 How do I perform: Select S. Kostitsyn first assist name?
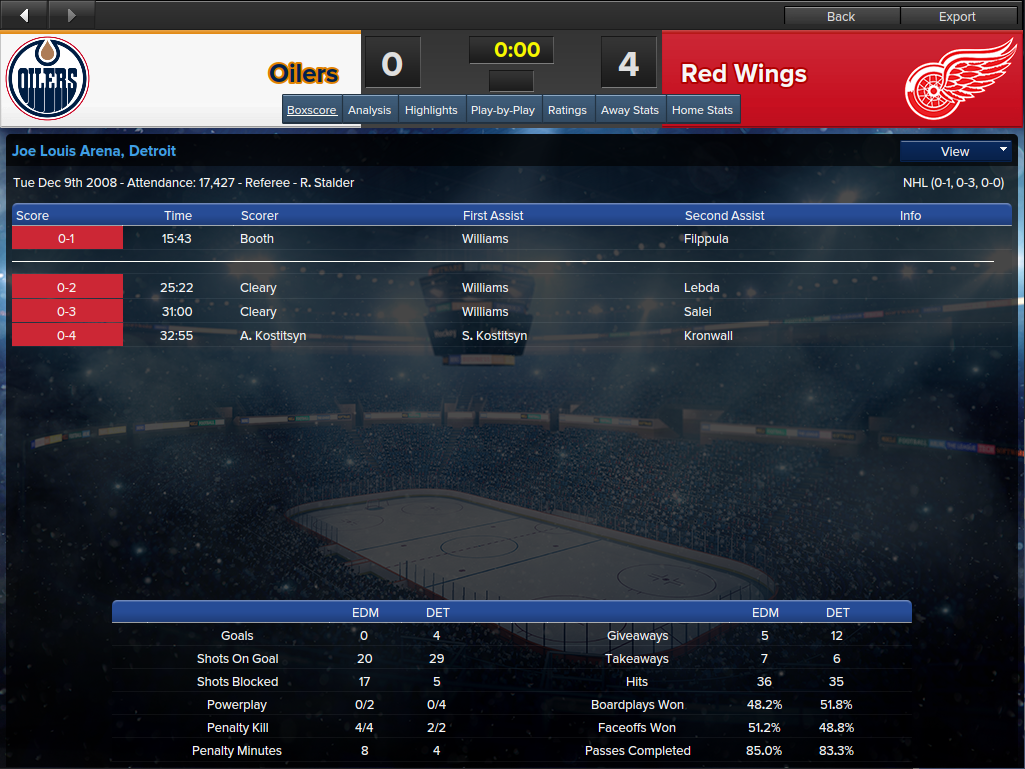click(x=494, y=336)
